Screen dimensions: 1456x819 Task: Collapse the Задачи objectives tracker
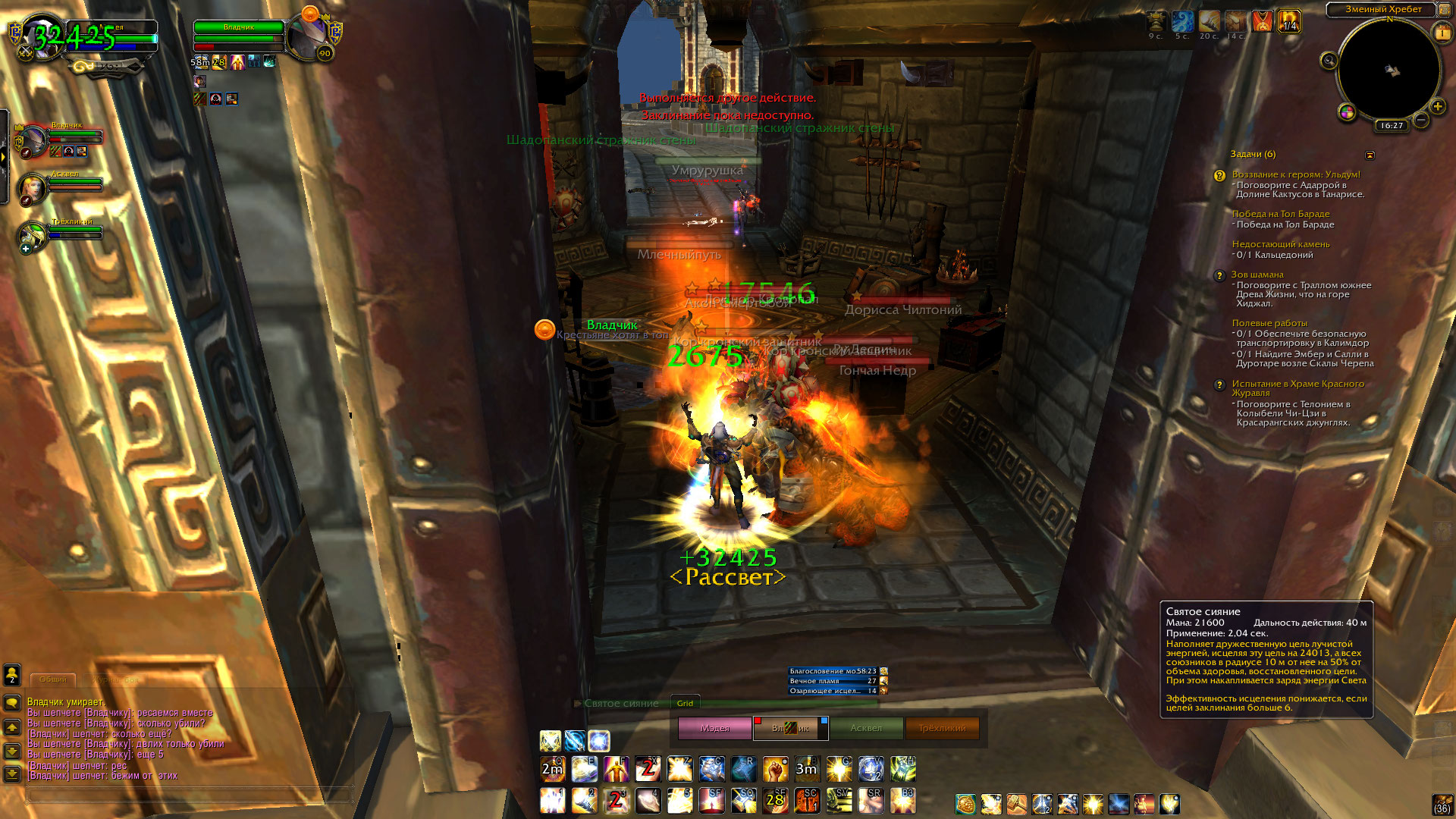[x=1370, y=155]
